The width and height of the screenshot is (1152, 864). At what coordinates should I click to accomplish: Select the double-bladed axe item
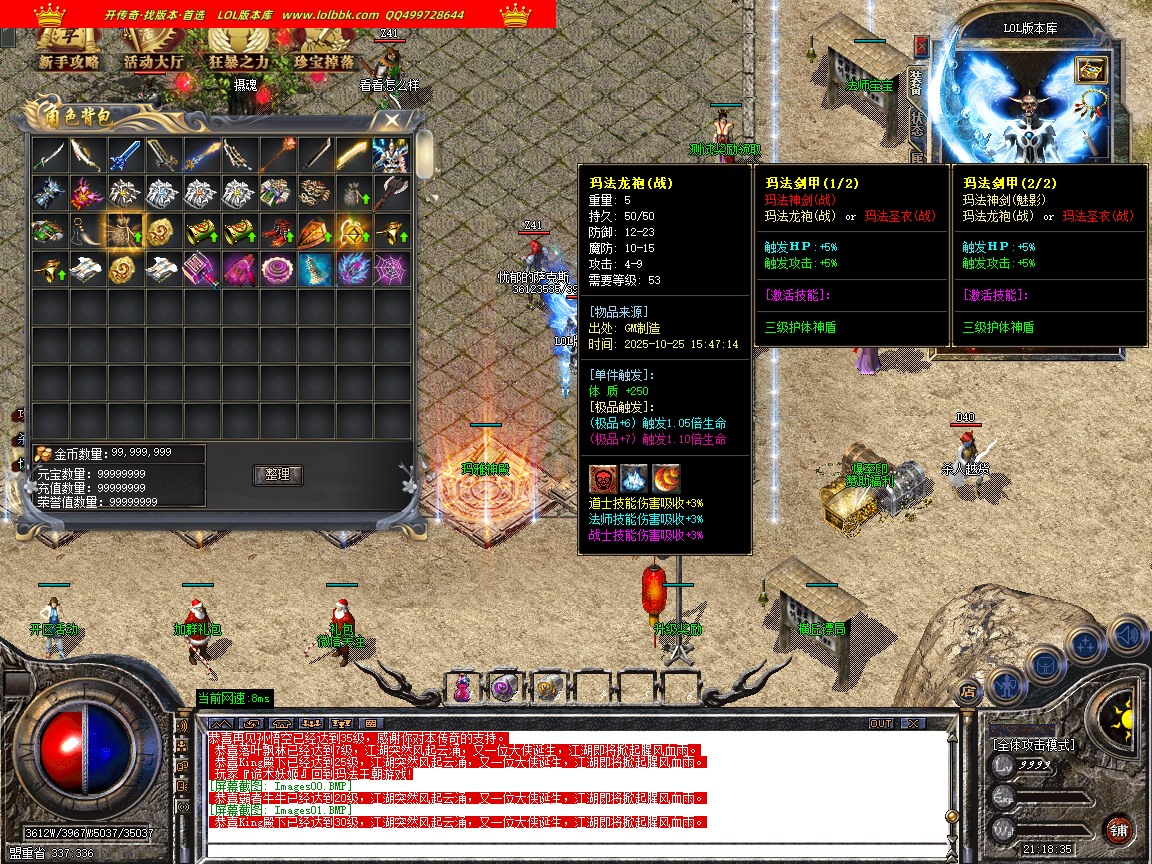(x=391, y=193)
